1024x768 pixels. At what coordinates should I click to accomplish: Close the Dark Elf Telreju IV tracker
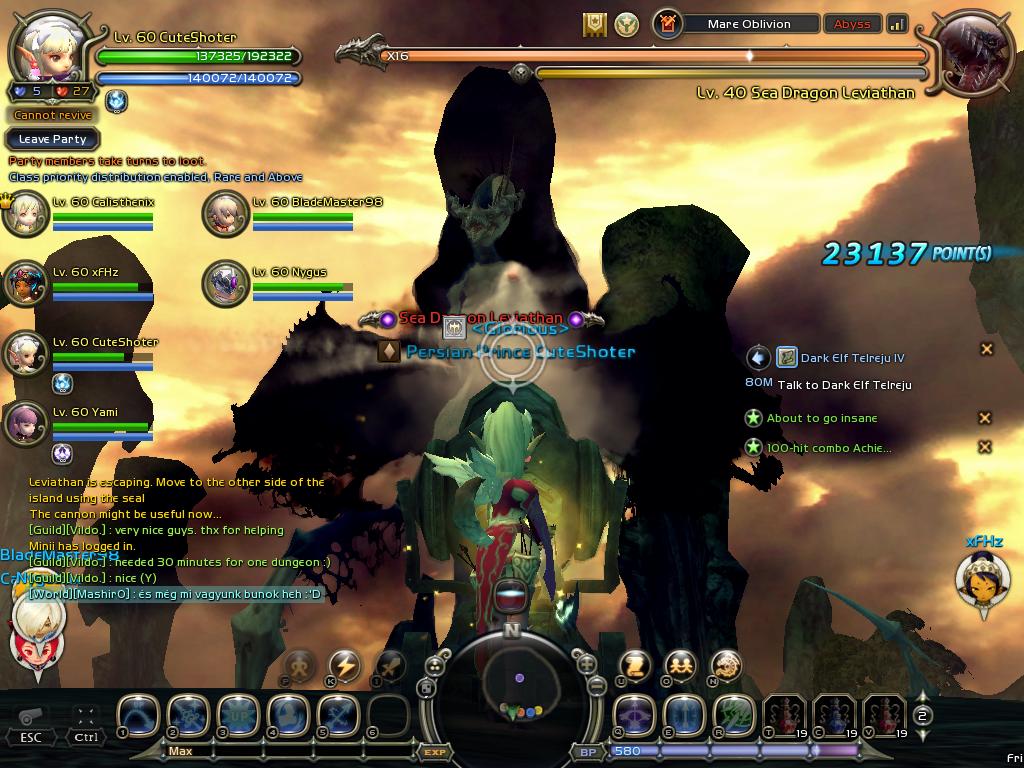[x=986, y=349]
